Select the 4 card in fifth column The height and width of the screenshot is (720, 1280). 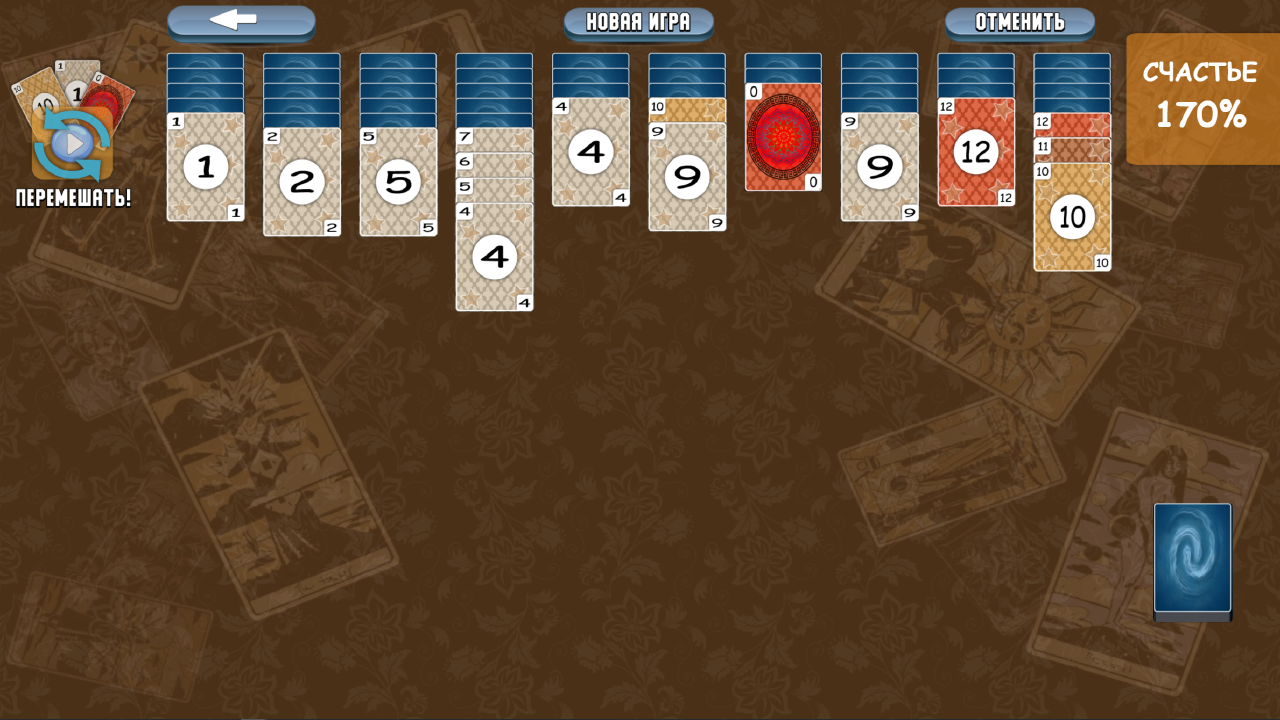click(590, 152)
